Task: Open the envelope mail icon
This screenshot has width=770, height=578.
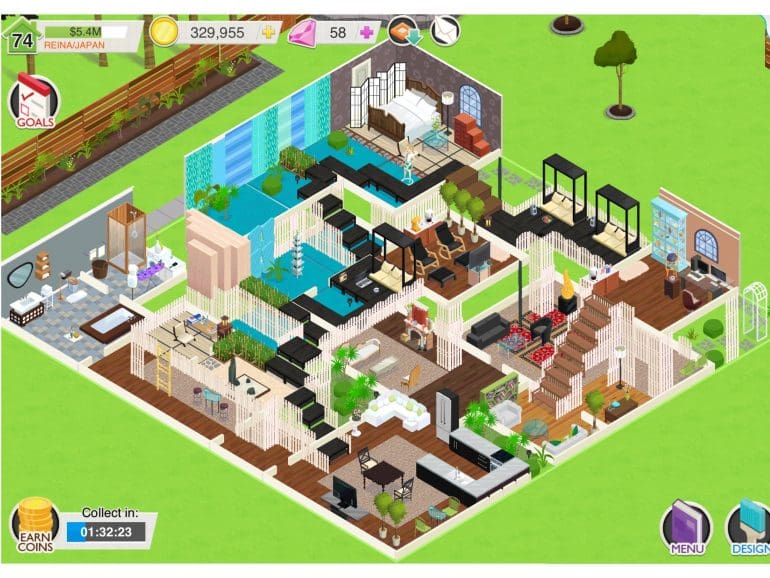Action: click(444, 31)
